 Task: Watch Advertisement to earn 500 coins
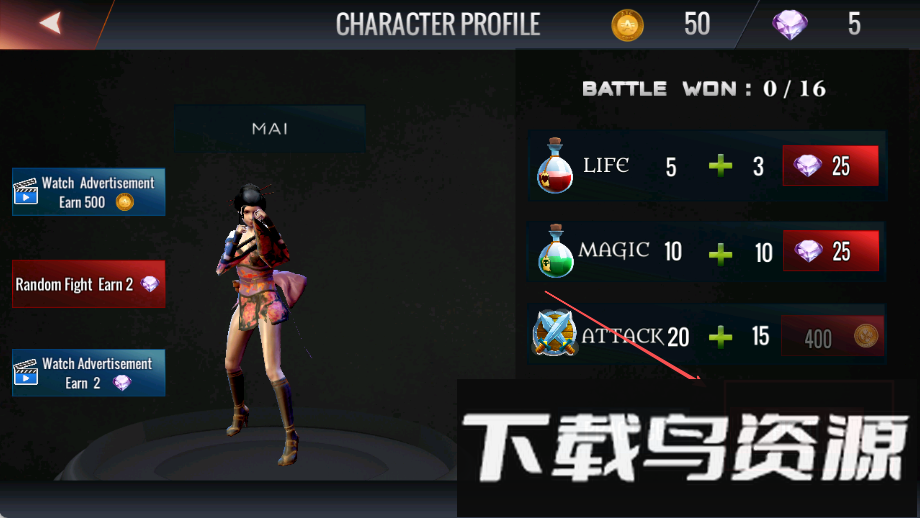click(x=89, y=192)
